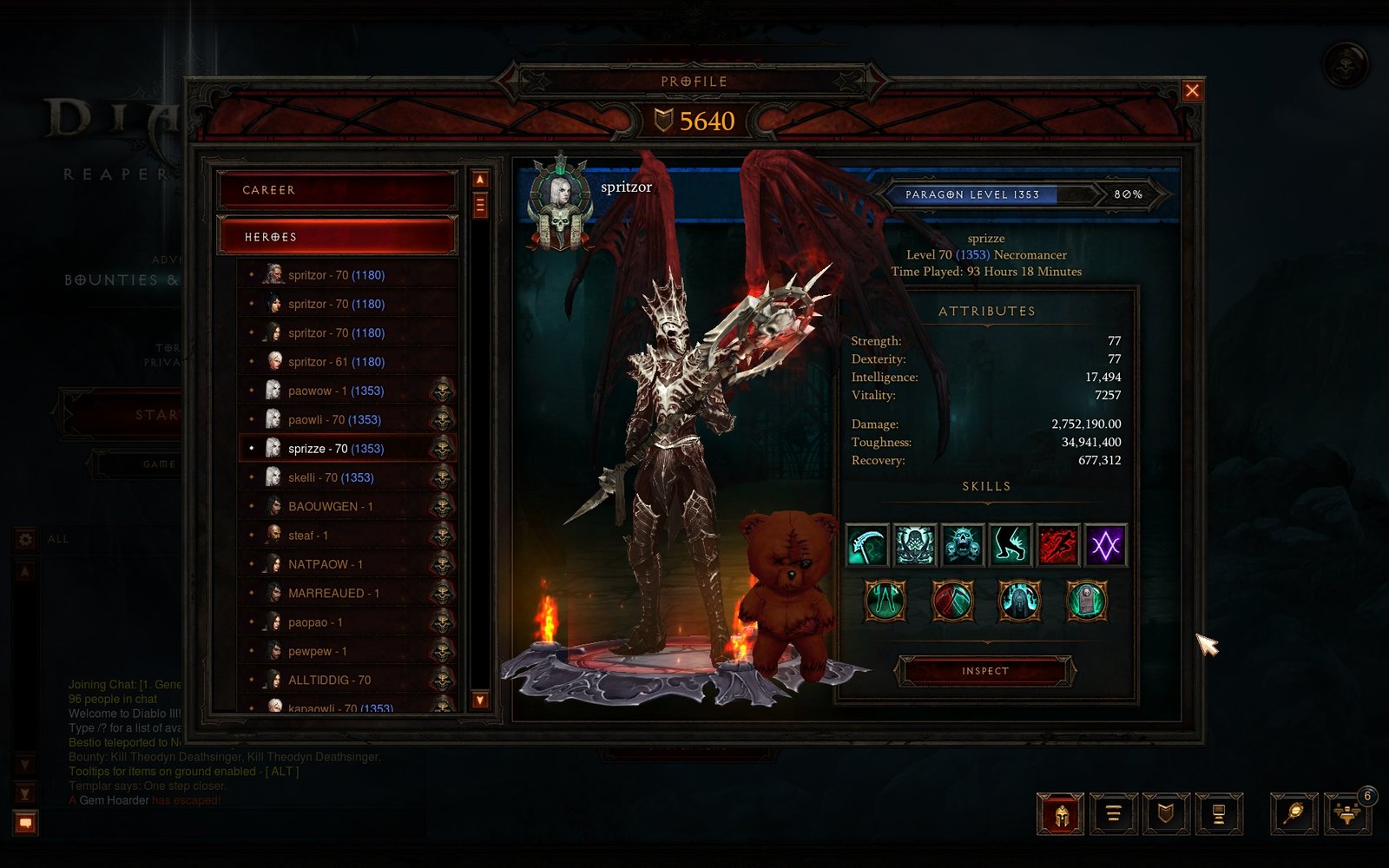Open the Career section
1389x868 pixels.
pos(337,190)
